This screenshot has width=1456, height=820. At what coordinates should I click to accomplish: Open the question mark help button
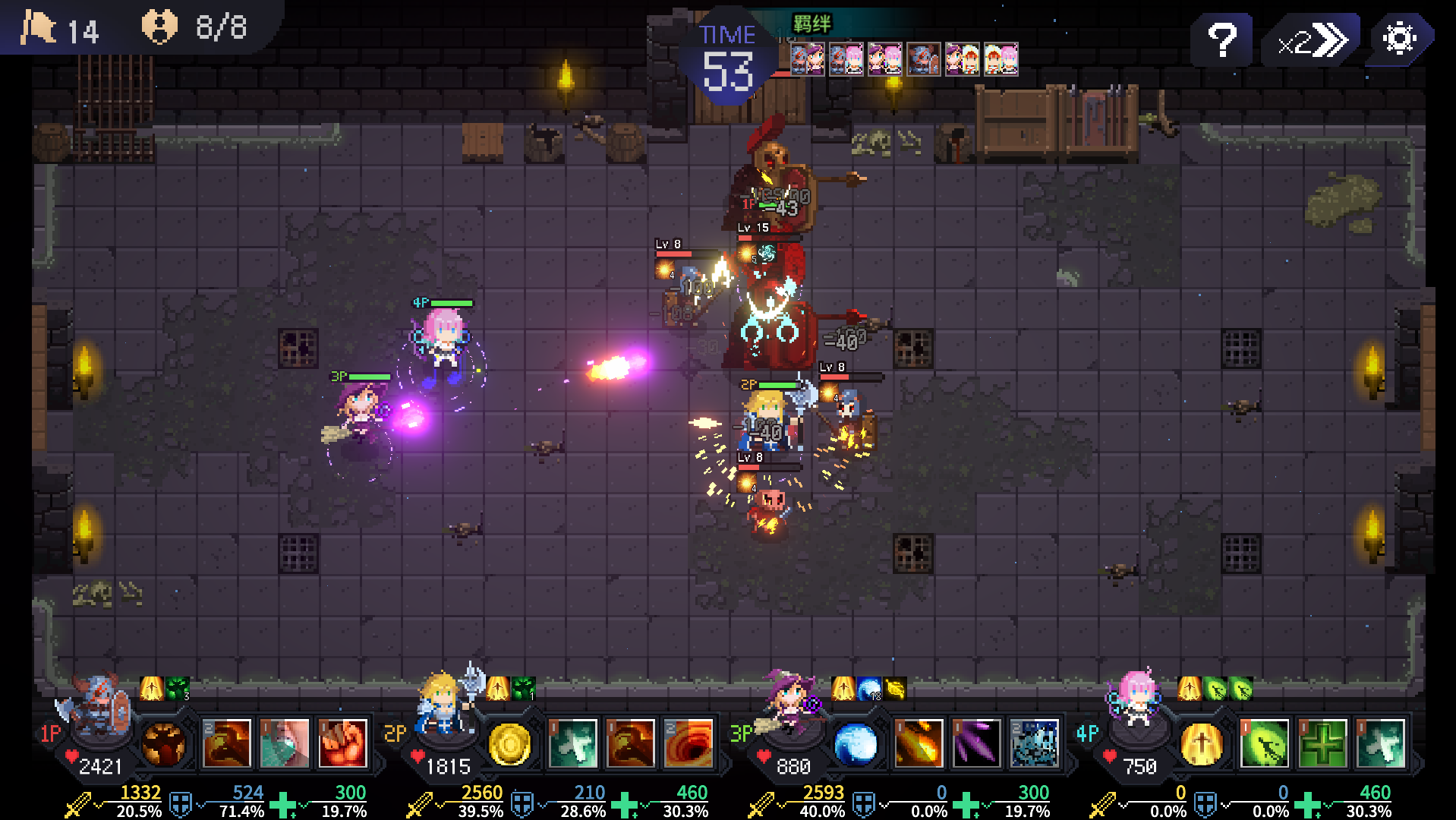(x=1221, y=39)
